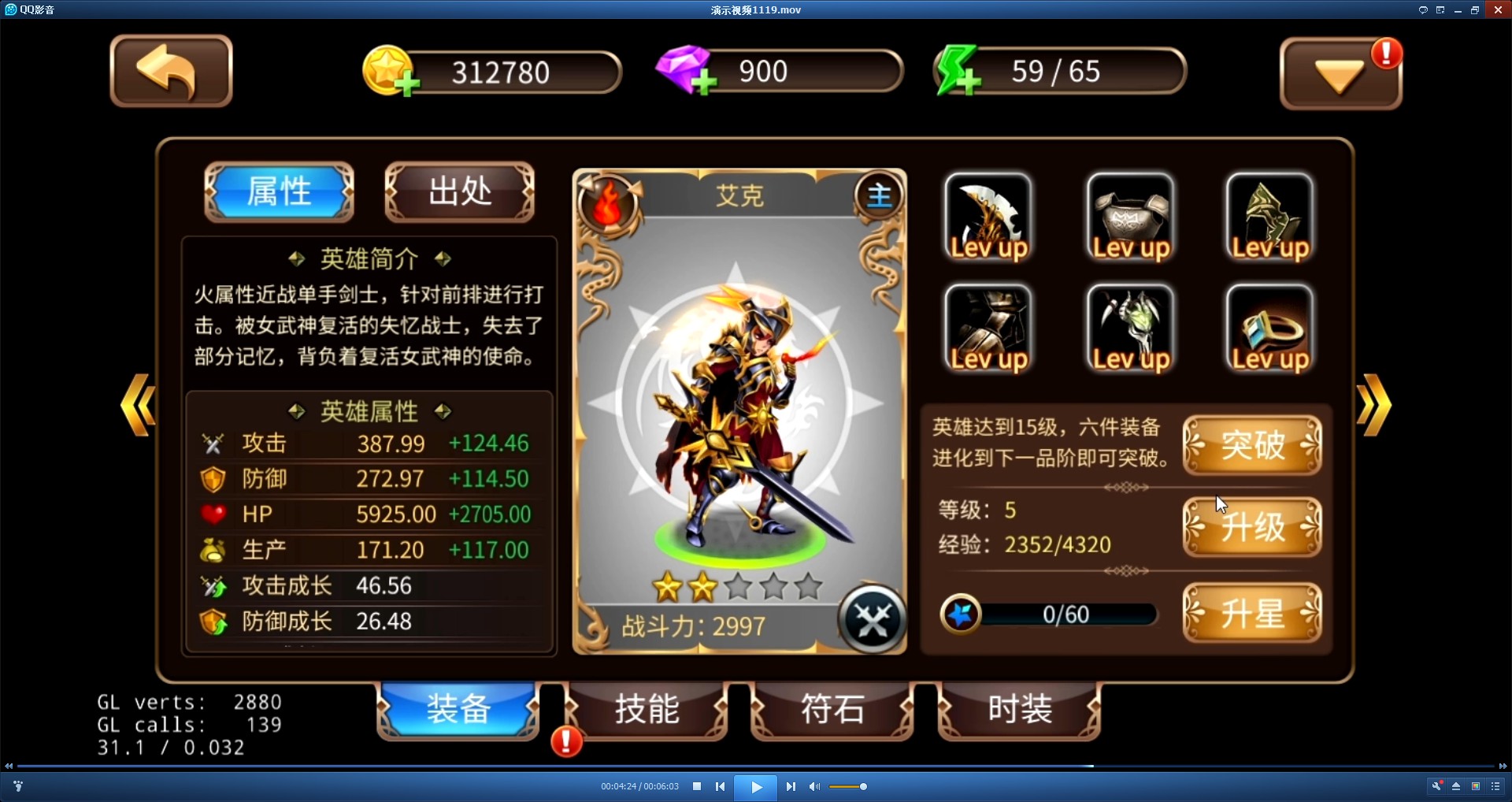Switch to the 出处 tab
Screen dimensions: 1512x802
pyautogui.click(x=459, y=191)
